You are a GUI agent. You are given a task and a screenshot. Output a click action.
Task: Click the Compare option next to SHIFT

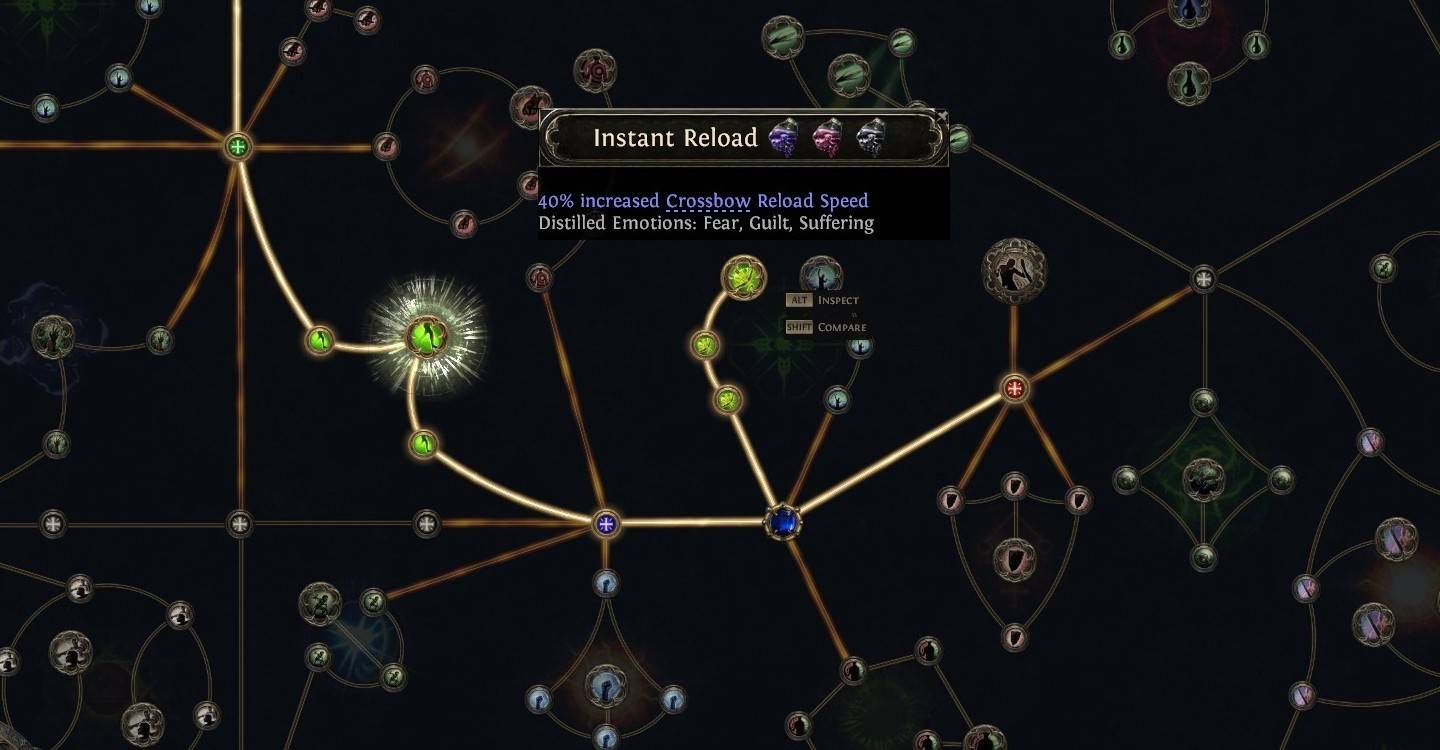point(844,326)
